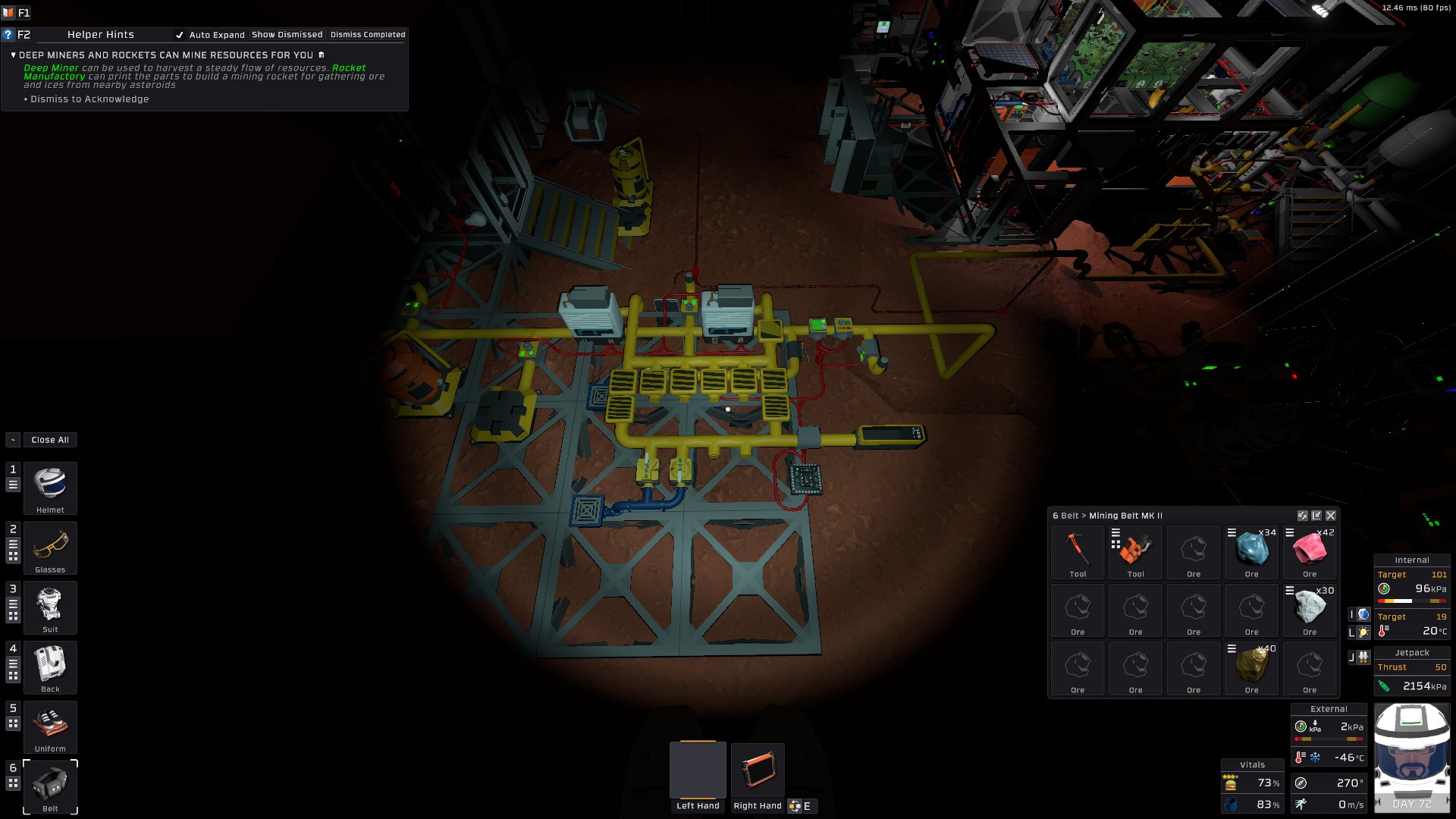Collapse the DEEP MINERS AND ROCKETS hint

pyautogui.click(x=13, y=55)
